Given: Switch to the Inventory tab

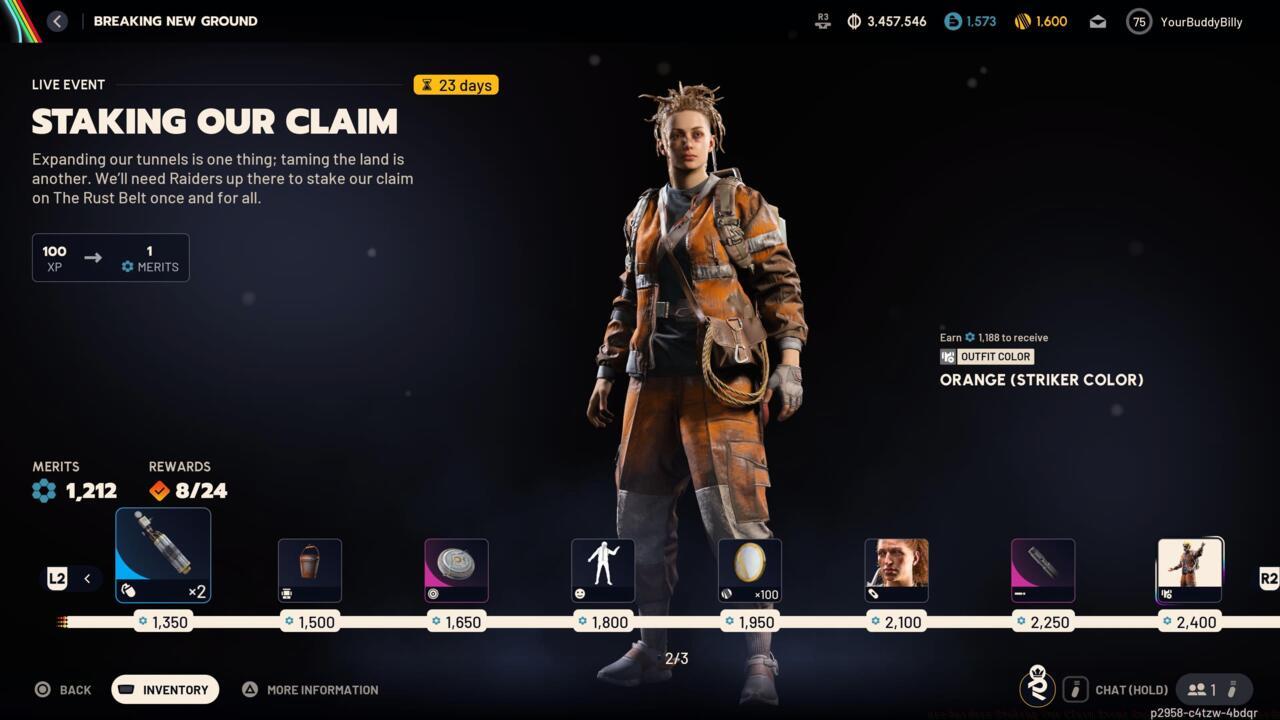Looking at the screenshot, I should pos(164,689).
